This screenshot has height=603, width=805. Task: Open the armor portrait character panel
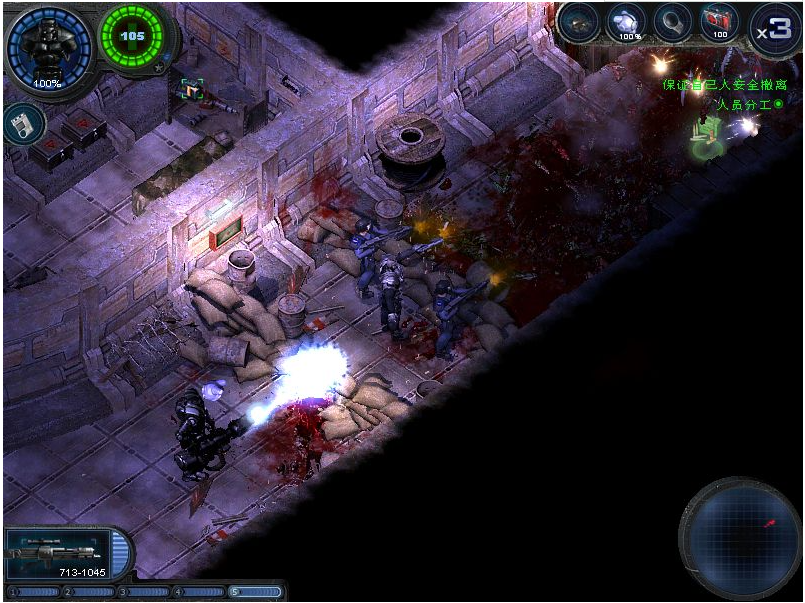46,46
